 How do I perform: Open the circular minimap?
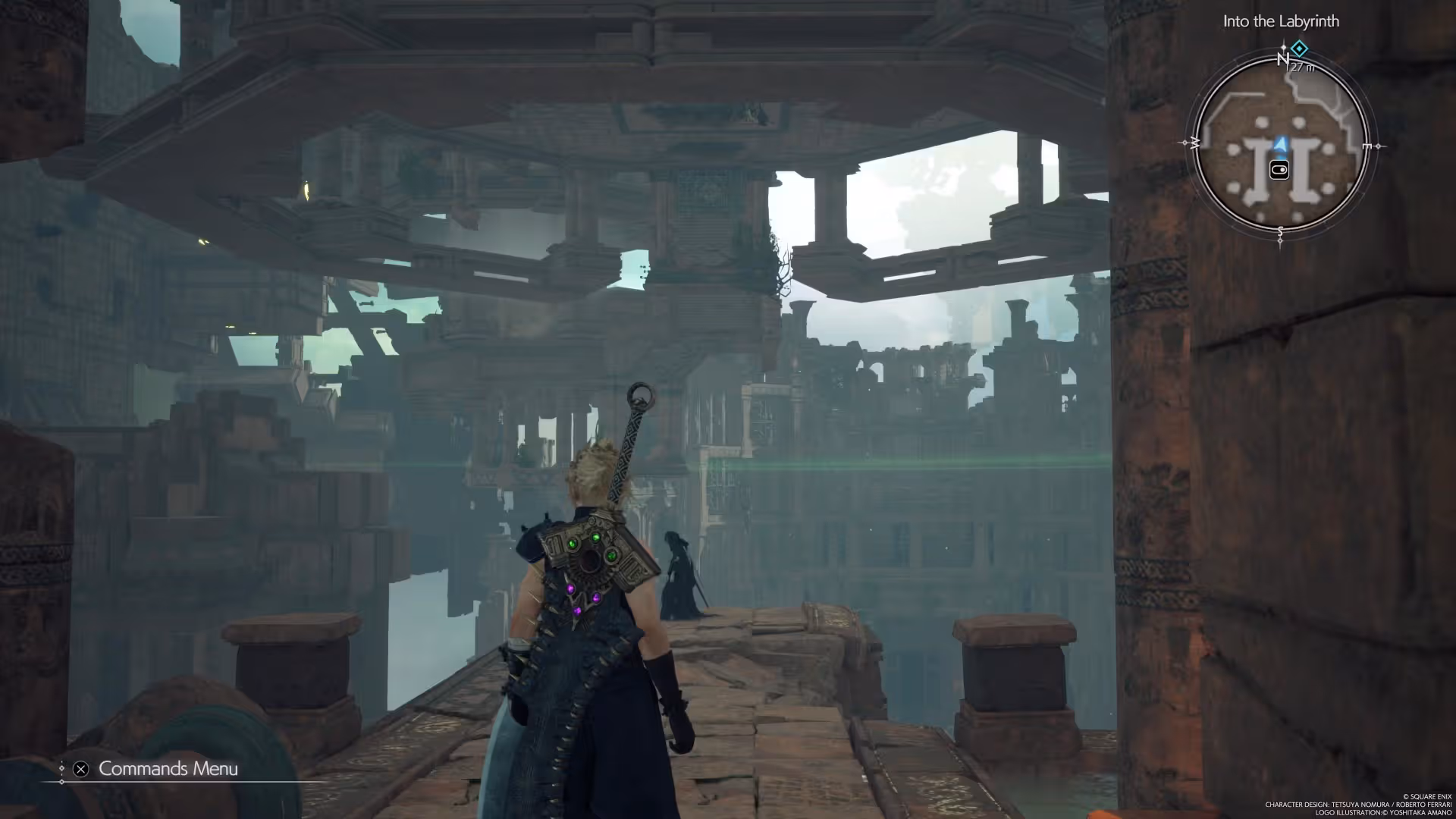1281,144
